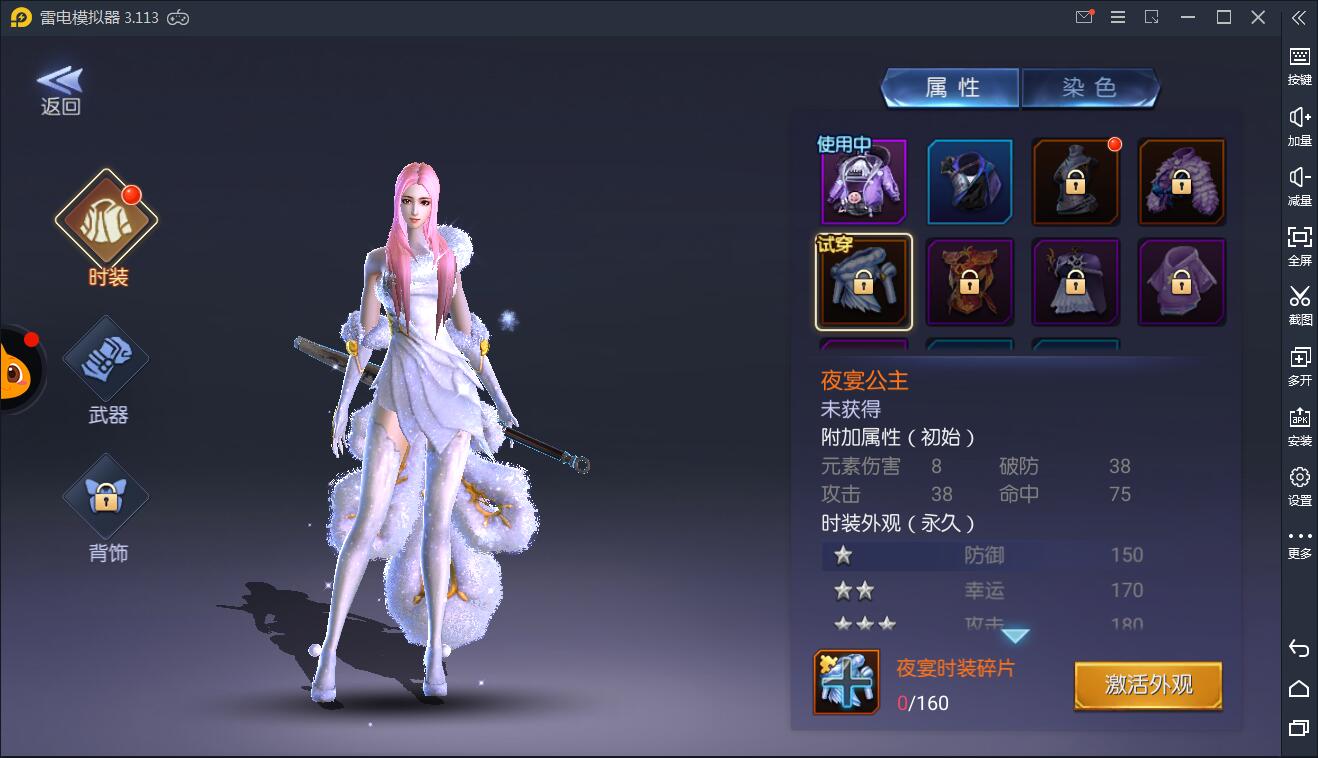This screenshot has height=758, width=1318.
Task: Toggle fullscreen with the 全屏 icon
Action: (1299, 245)
